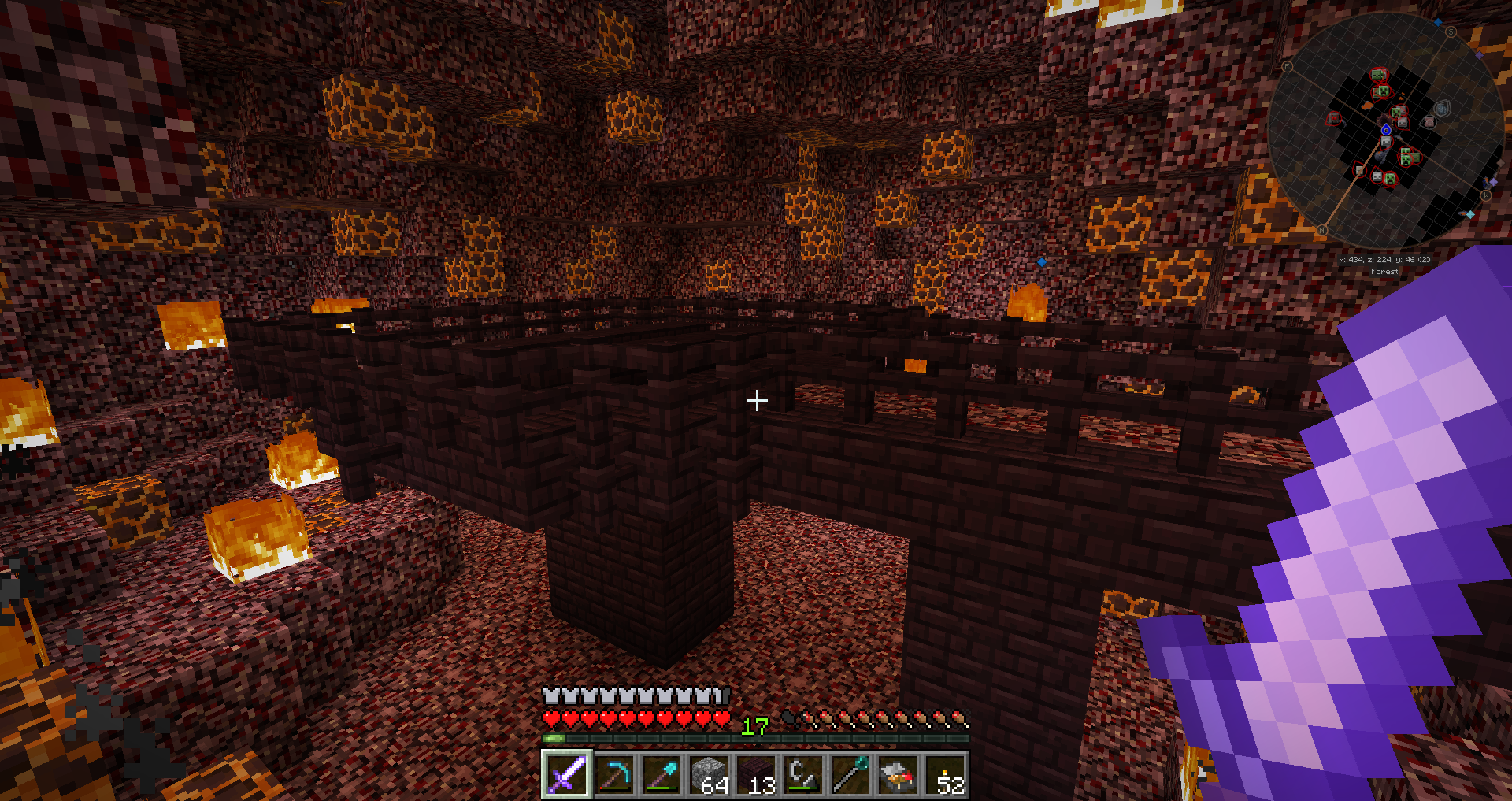Select the diamond pickaxe hotbar slot
Image resolution: width=1512 pixels, height=801 pixels.
coord(614,774)
